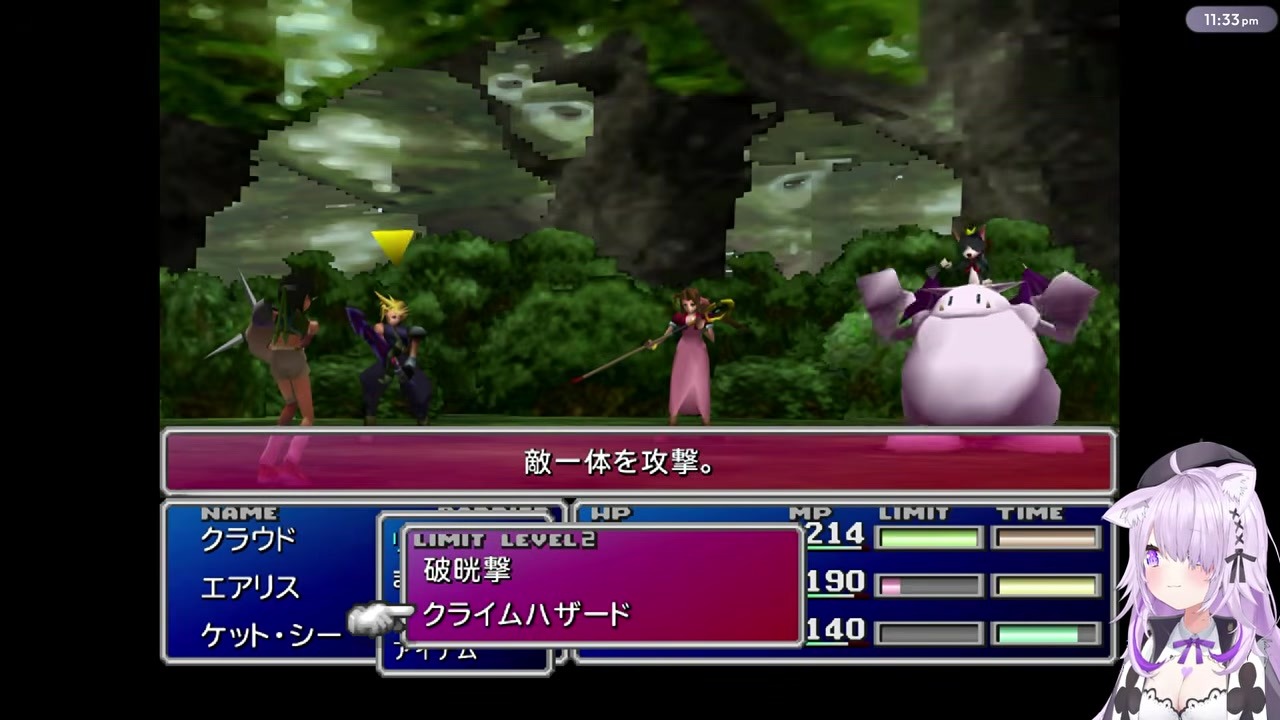This screenshot has height=720, width=1280.
Task: Click エアリス in the name list
Action: (250, 588)
